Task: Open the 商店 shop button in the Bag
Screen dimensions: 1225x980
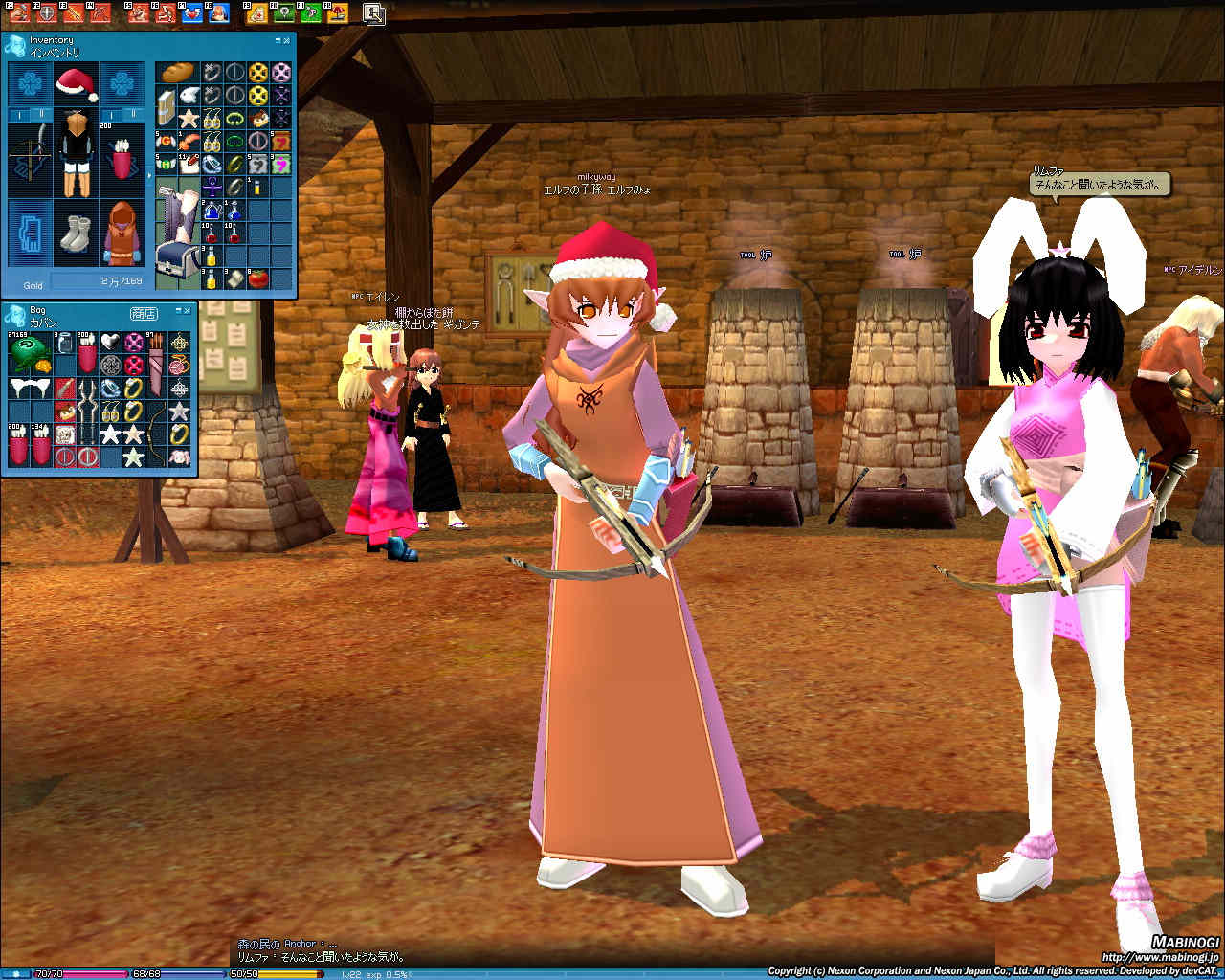Action: (x=144, y=313)
